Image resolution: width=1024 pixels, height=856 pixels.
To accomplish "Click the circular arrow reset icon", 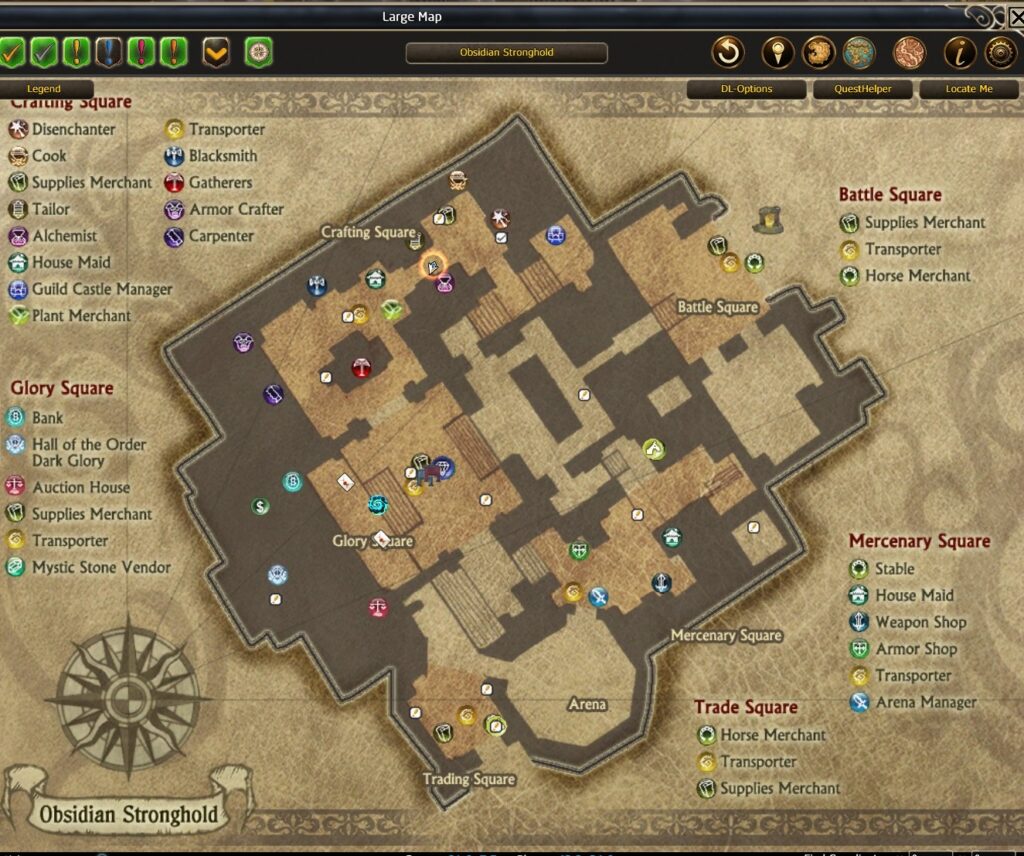I will [x=727, y=52].
